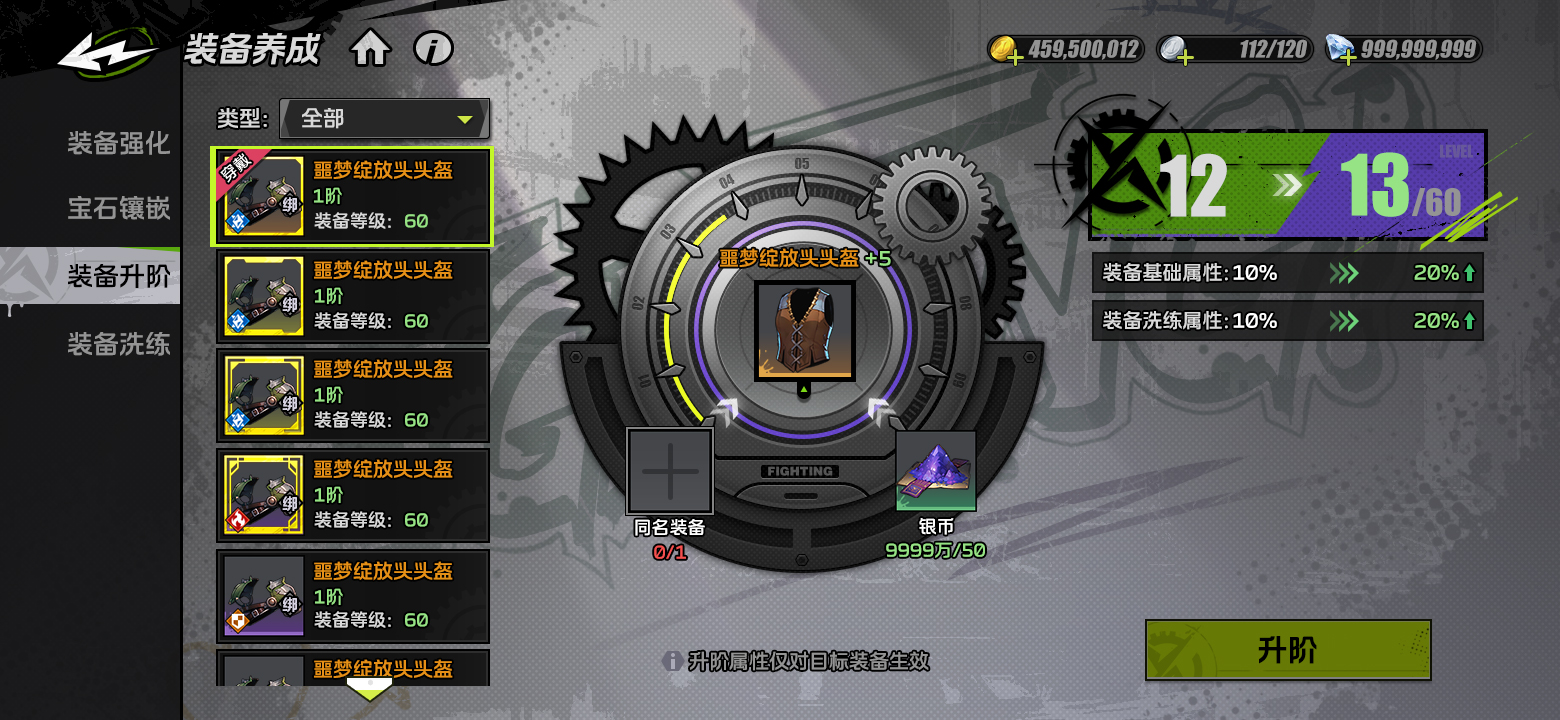
Task: Add more gold coins
Action: 1016,58
